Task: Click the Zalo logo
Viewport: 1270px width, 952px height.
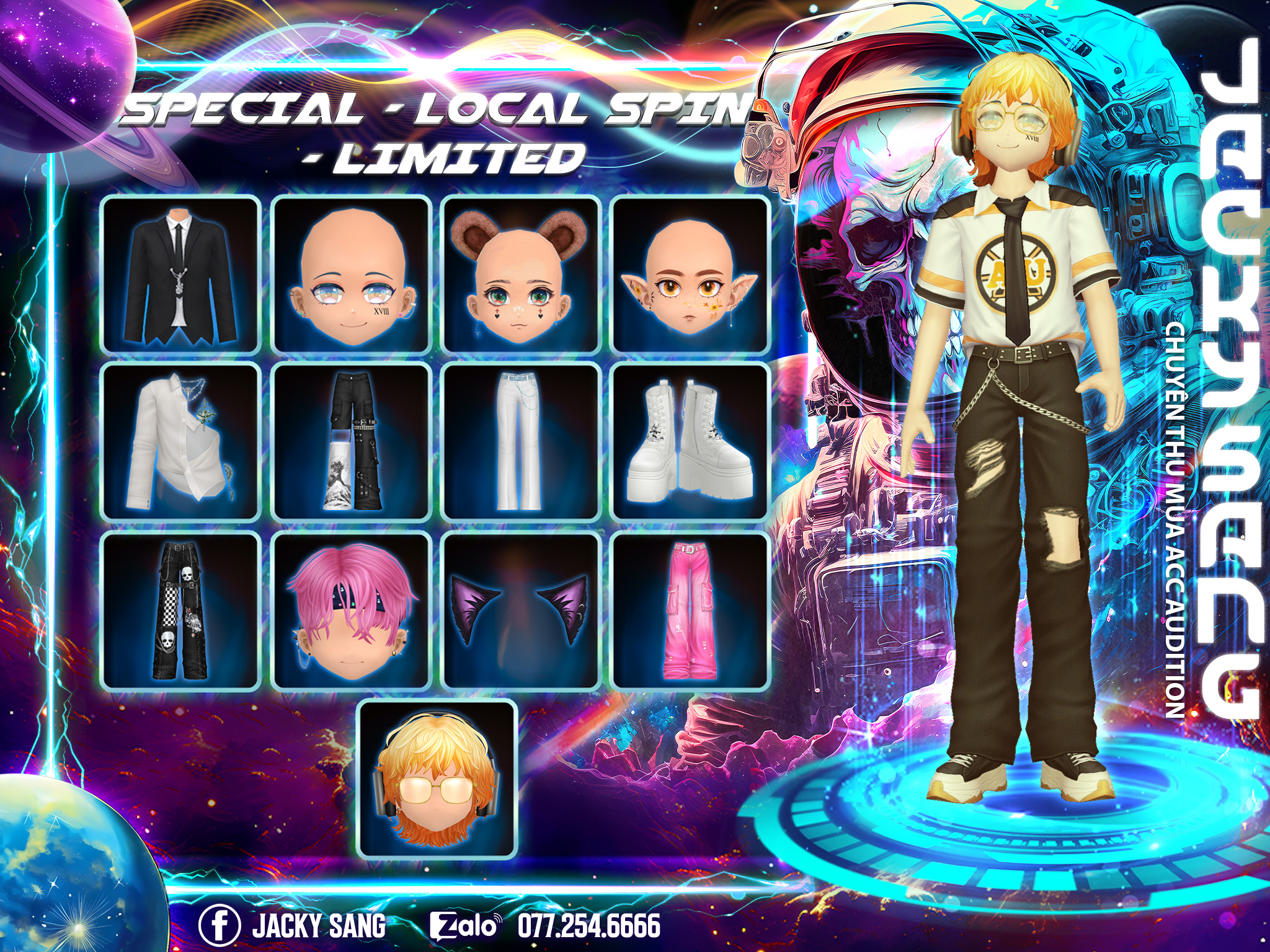Action: click(465, 926)
